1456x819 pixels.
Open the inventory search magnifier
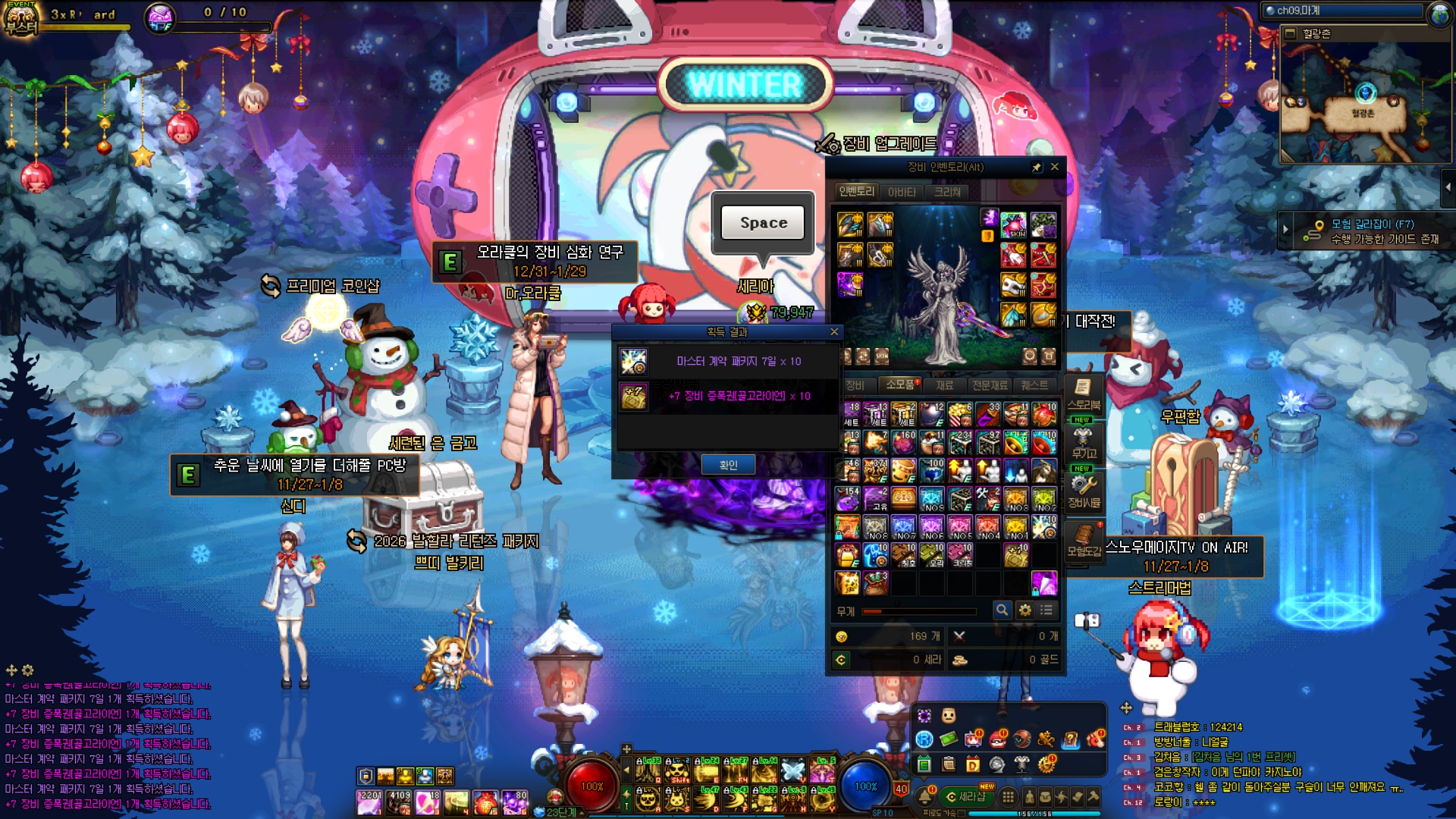point(1002,610)
